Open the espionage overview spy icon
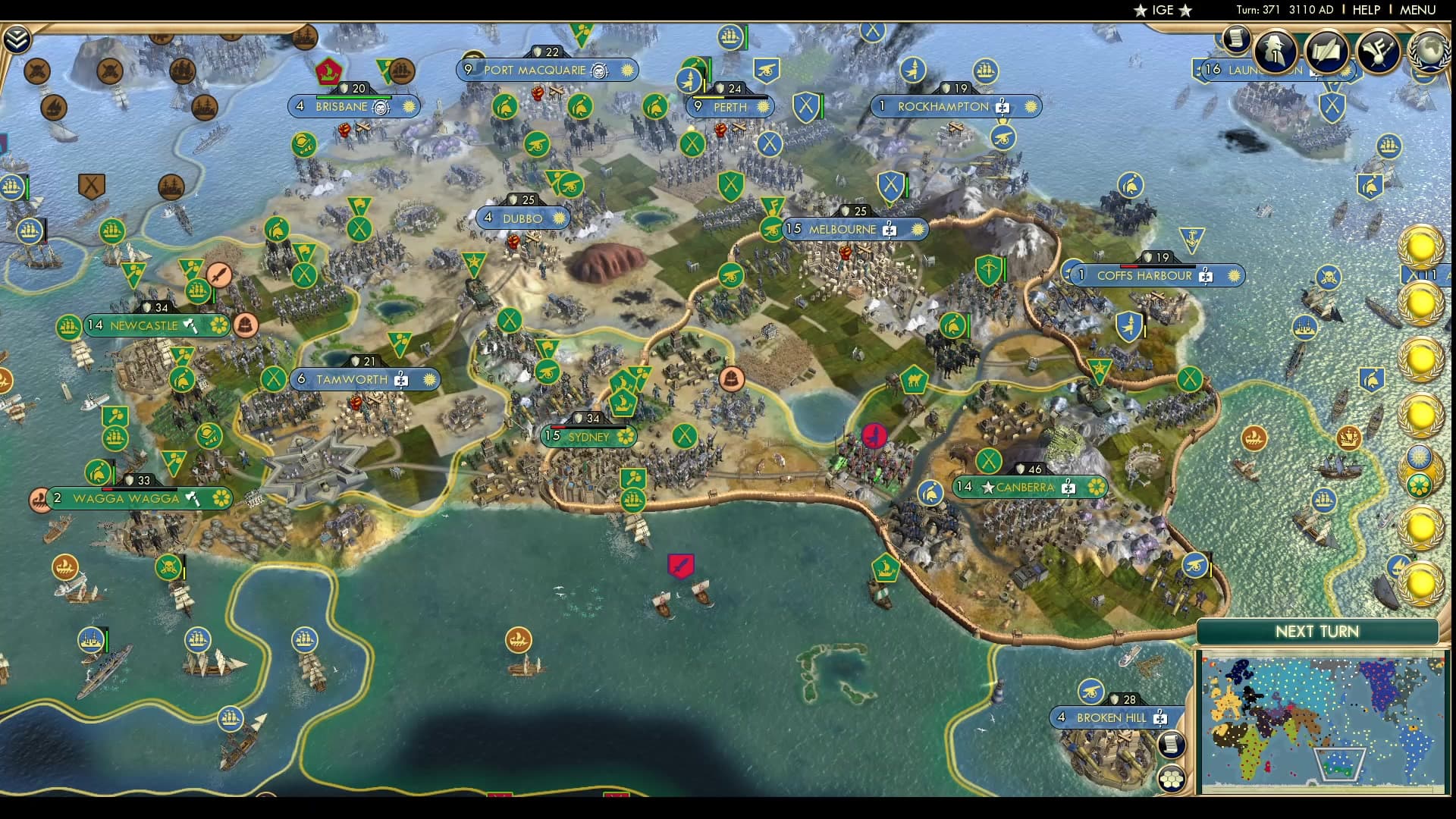1456x819 pixels. tap(1275, 50)
